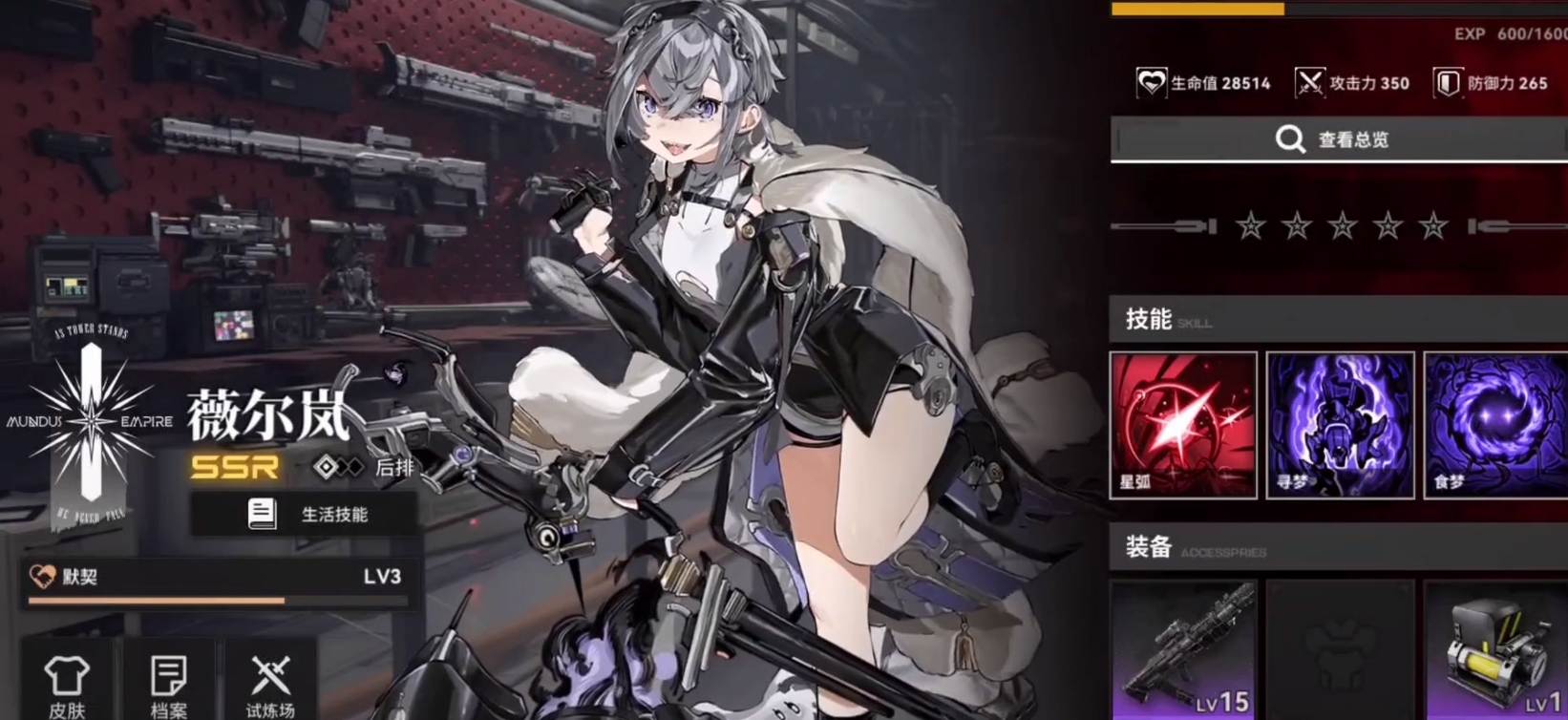
Task: Select the empty armor equipment slot
Action: point(1340,651)
